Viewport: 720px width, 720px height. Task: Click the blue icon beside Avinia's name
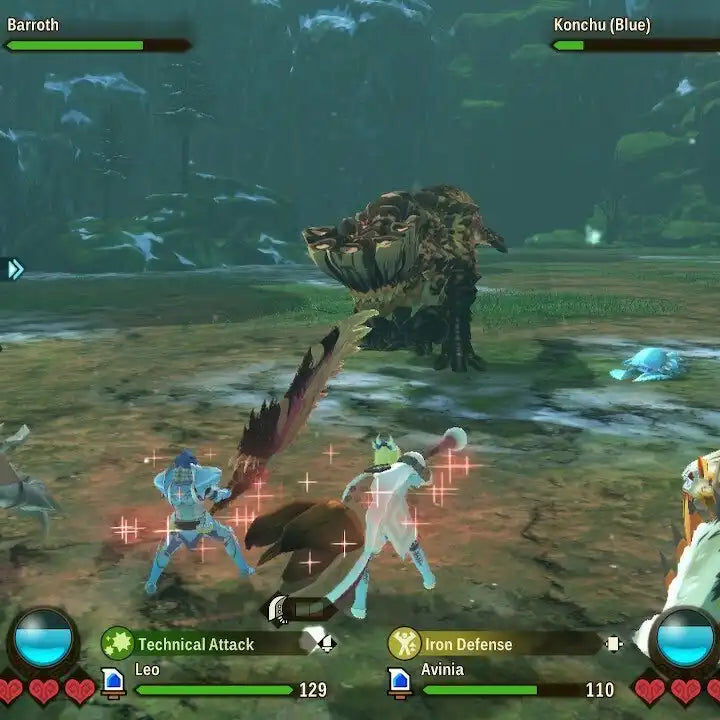click(x=400, y=682)
